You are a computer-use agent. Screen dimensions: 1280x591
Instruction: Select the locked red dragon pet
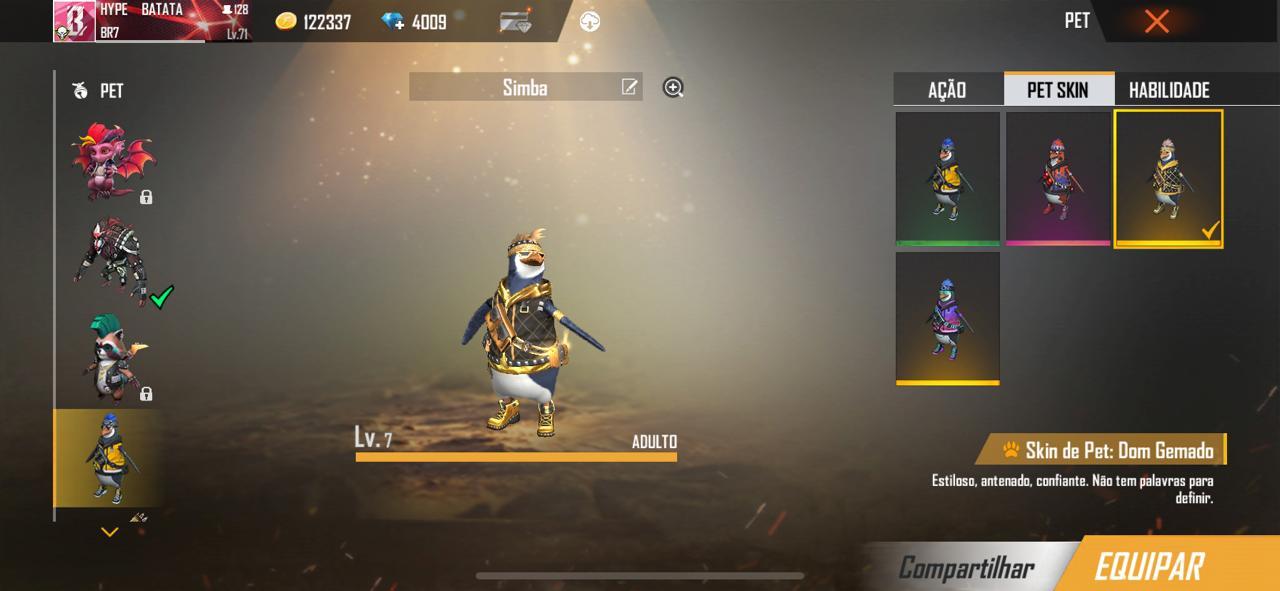click(x=110, y=162)
